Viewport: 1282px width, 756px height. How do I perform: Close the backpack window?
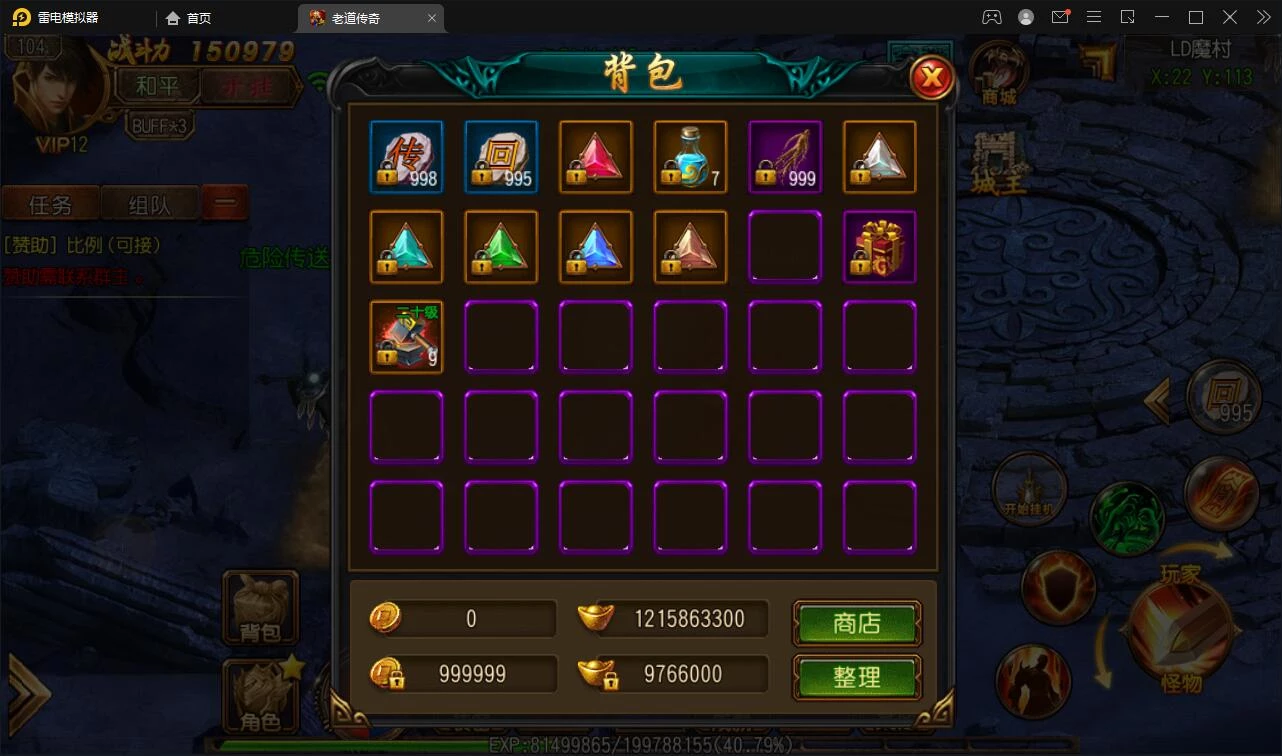[x=932, y=77]
